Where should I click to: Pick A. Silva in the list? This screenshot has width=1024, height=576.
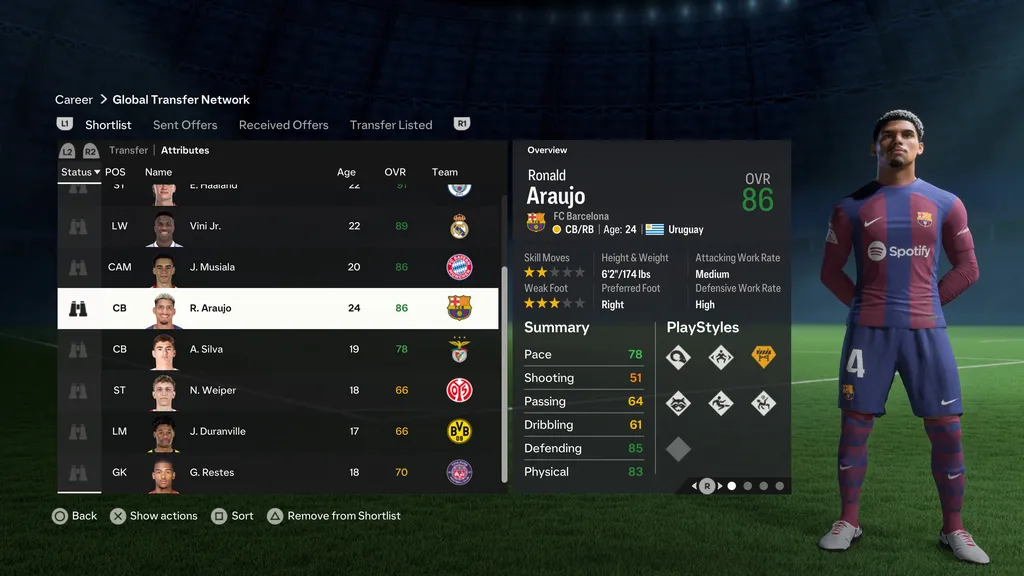(278, 349)
